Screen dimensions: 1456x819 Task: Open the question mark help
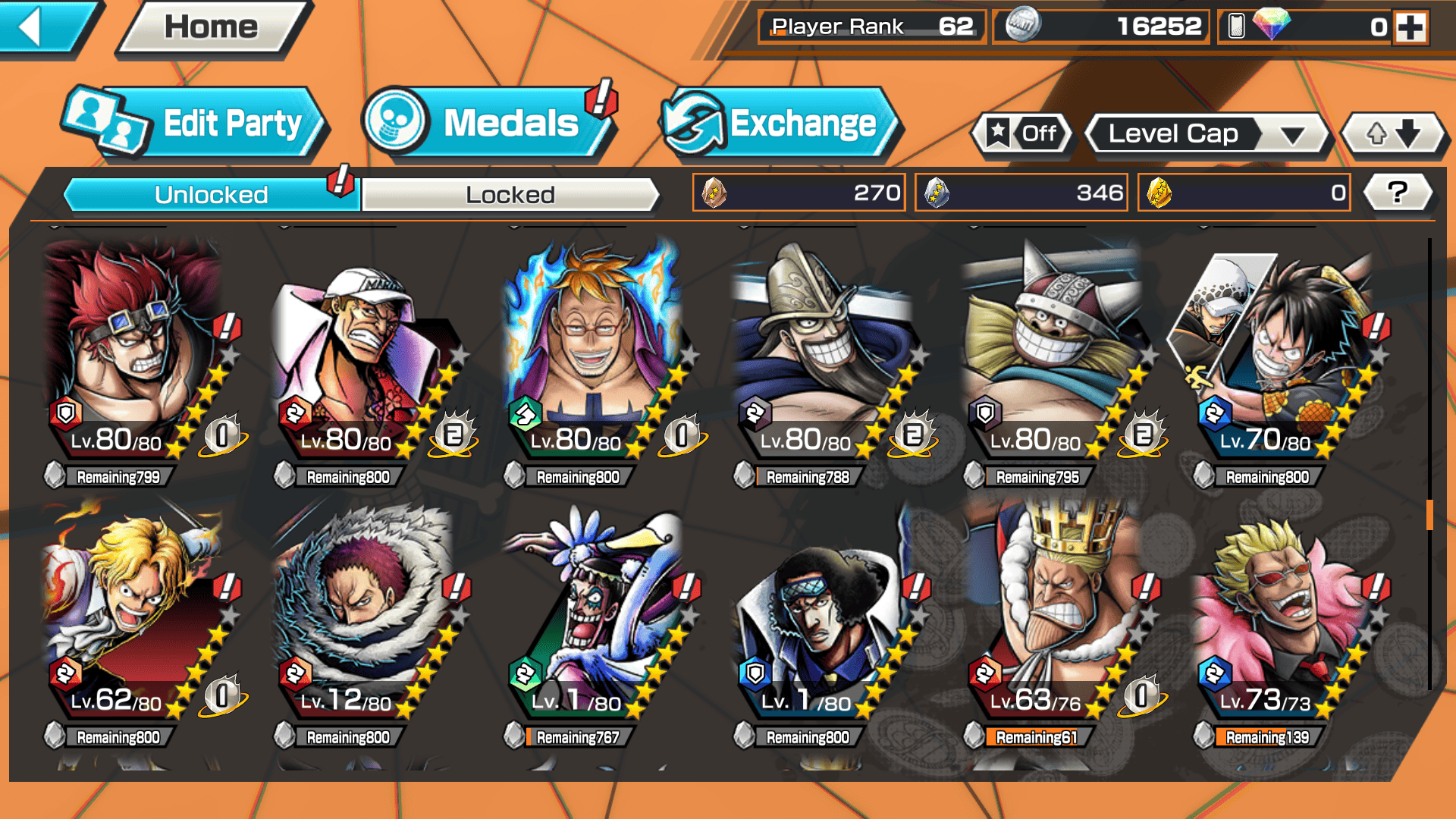pyautogui.click(x=1398, y=193)
